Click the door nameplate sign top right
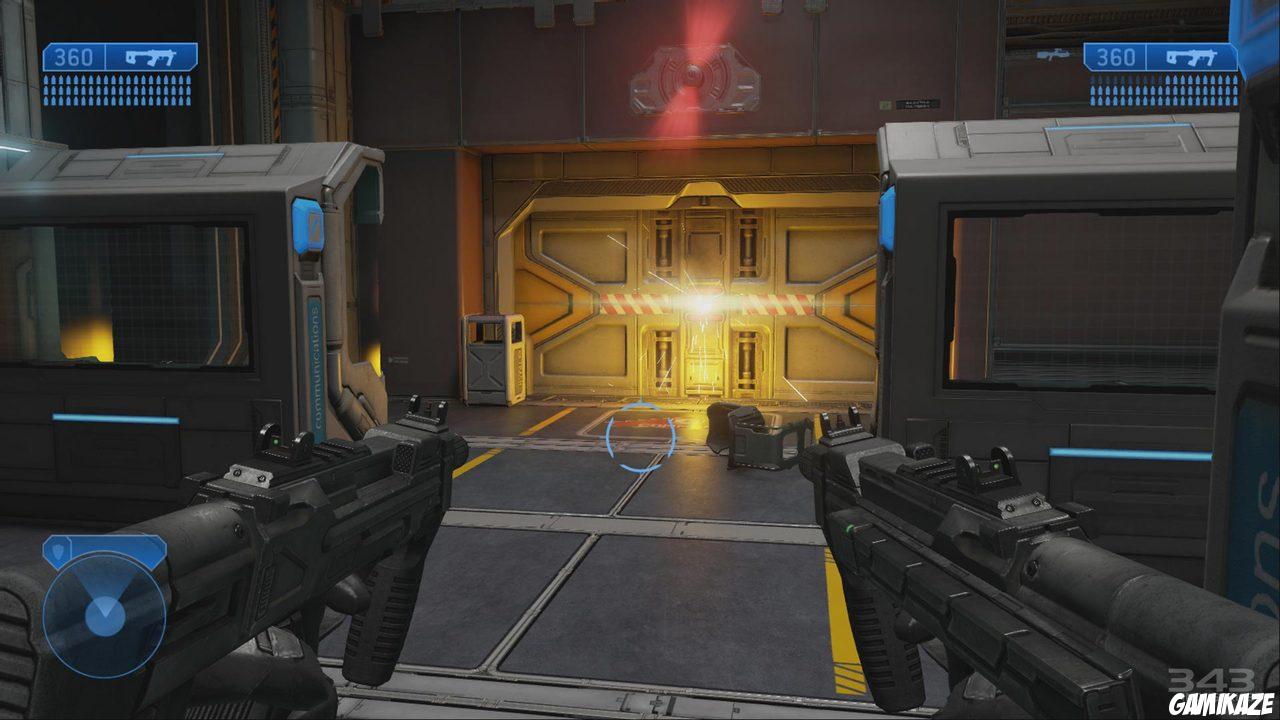Screen dimensions: 1280x720 (x=918, y=102)
